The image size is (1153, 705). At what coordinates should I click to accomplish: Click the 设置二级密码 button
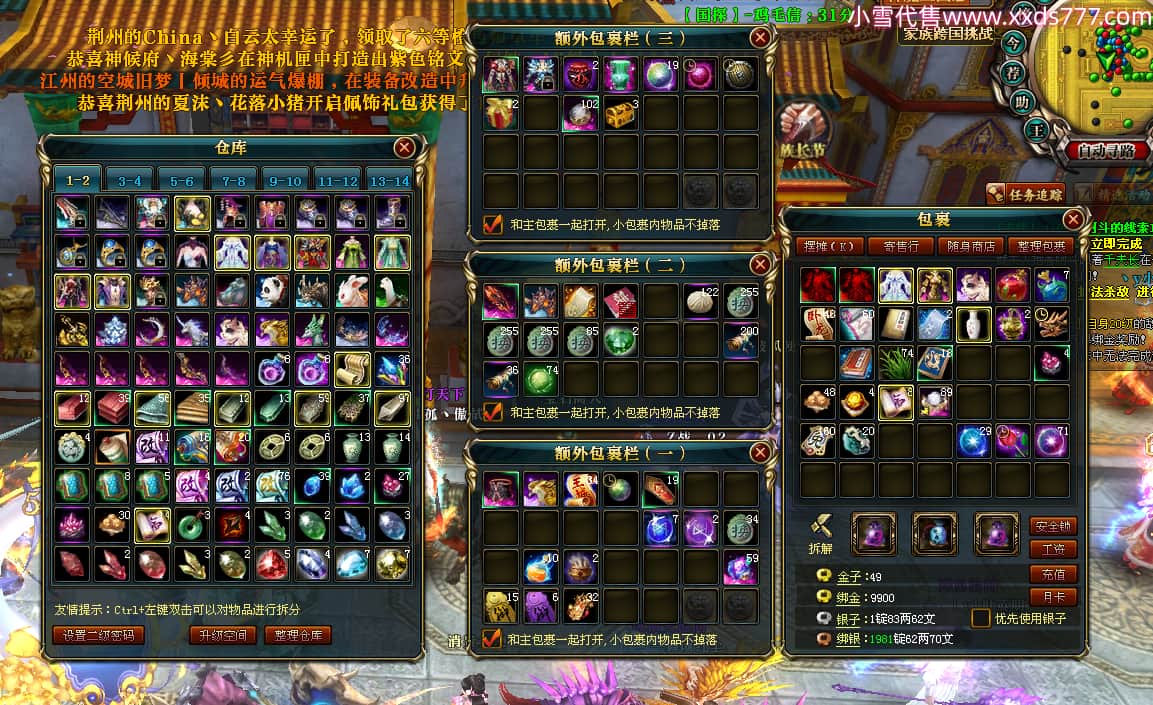(98, 635)
